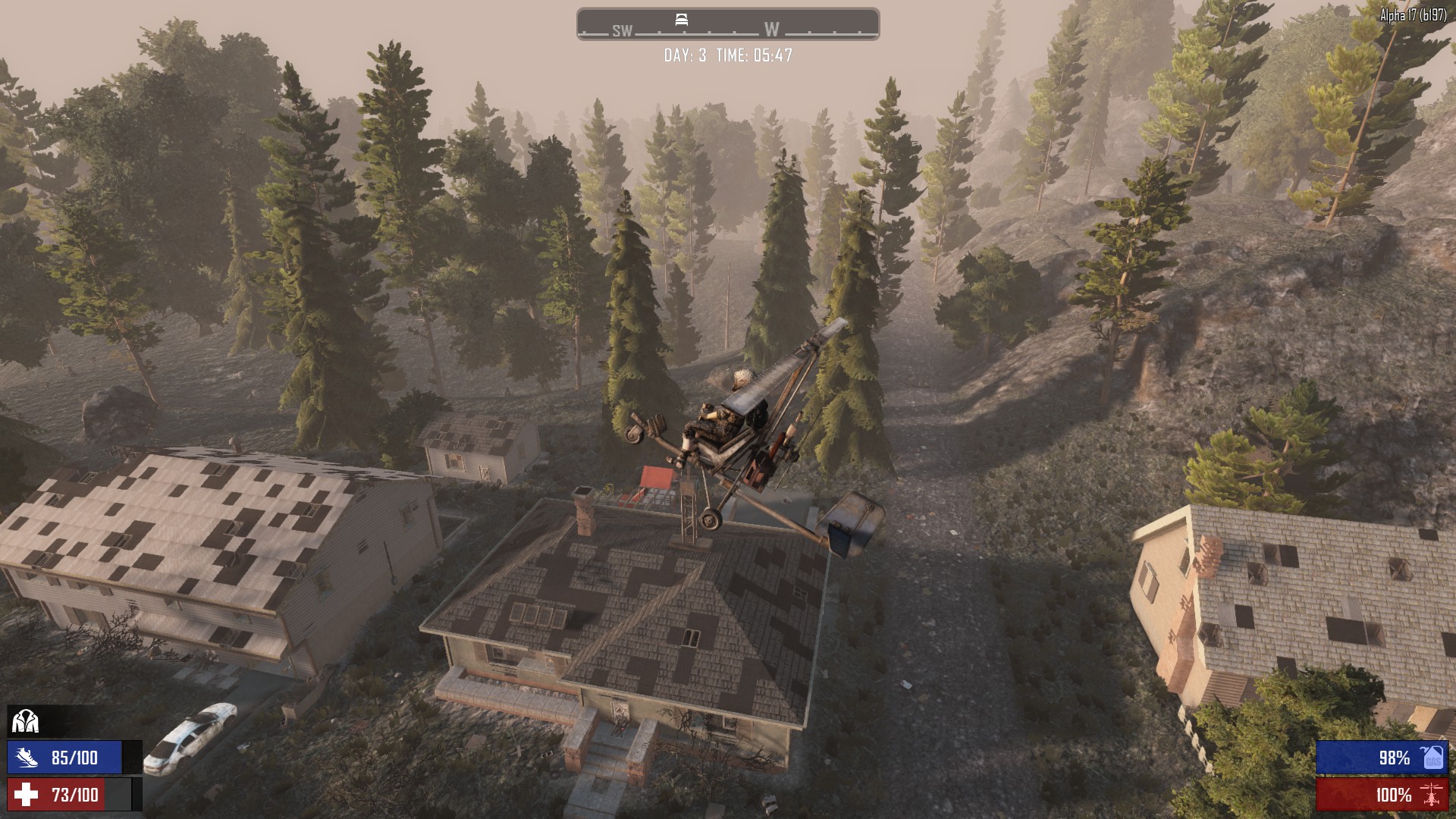Click the W heading on the compass

(x=771, y=30)
